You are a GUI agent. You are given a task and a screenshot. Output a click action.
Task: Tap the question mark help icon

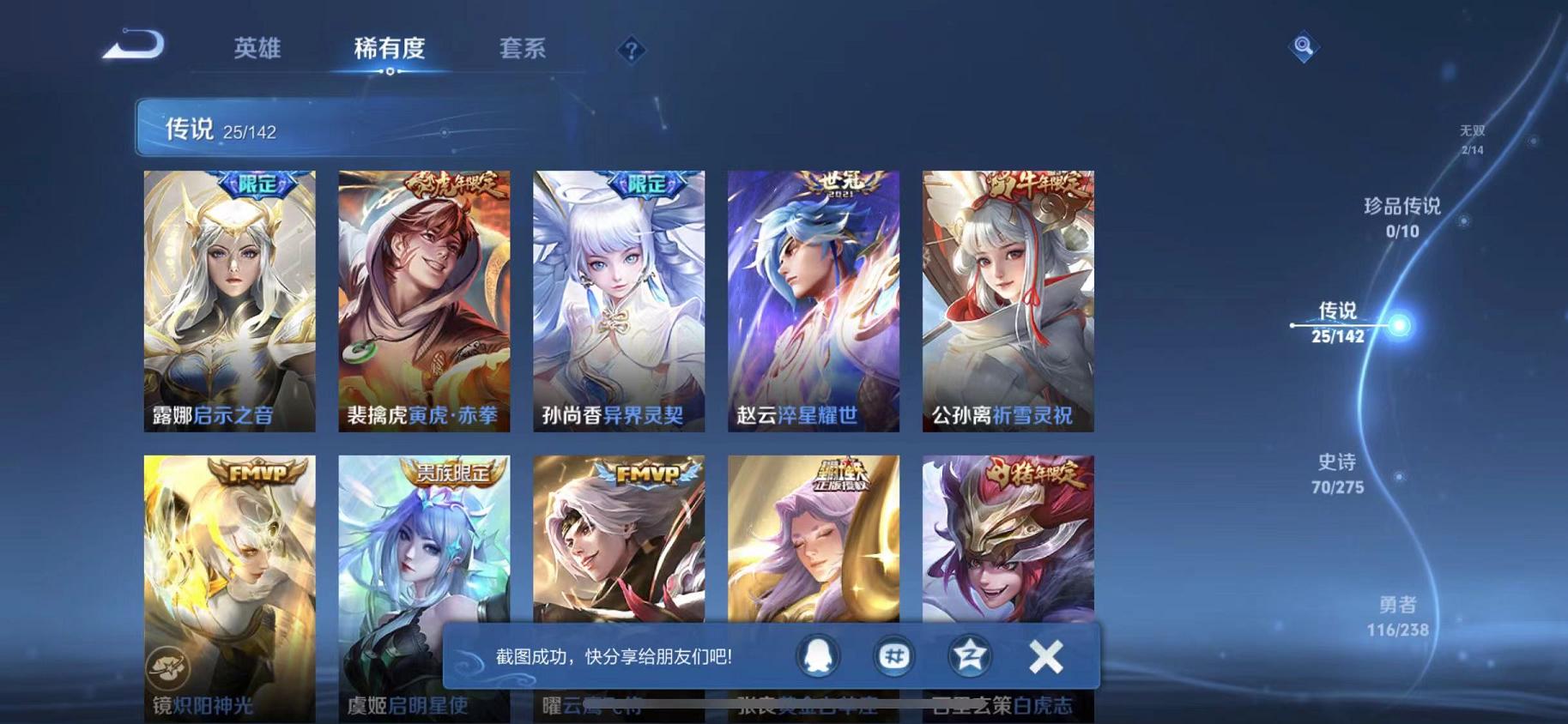[x=631, y=51]
